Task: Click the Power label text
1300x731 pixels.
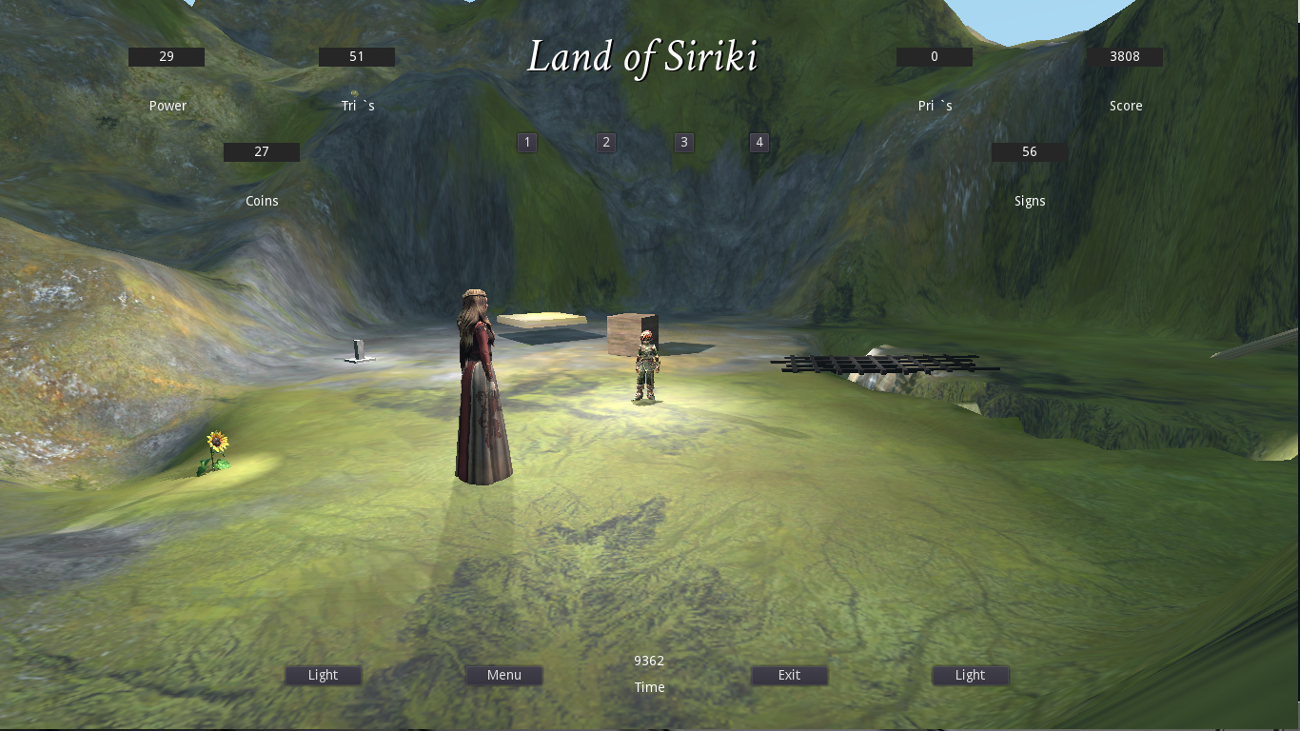Action: pos(167,105)
